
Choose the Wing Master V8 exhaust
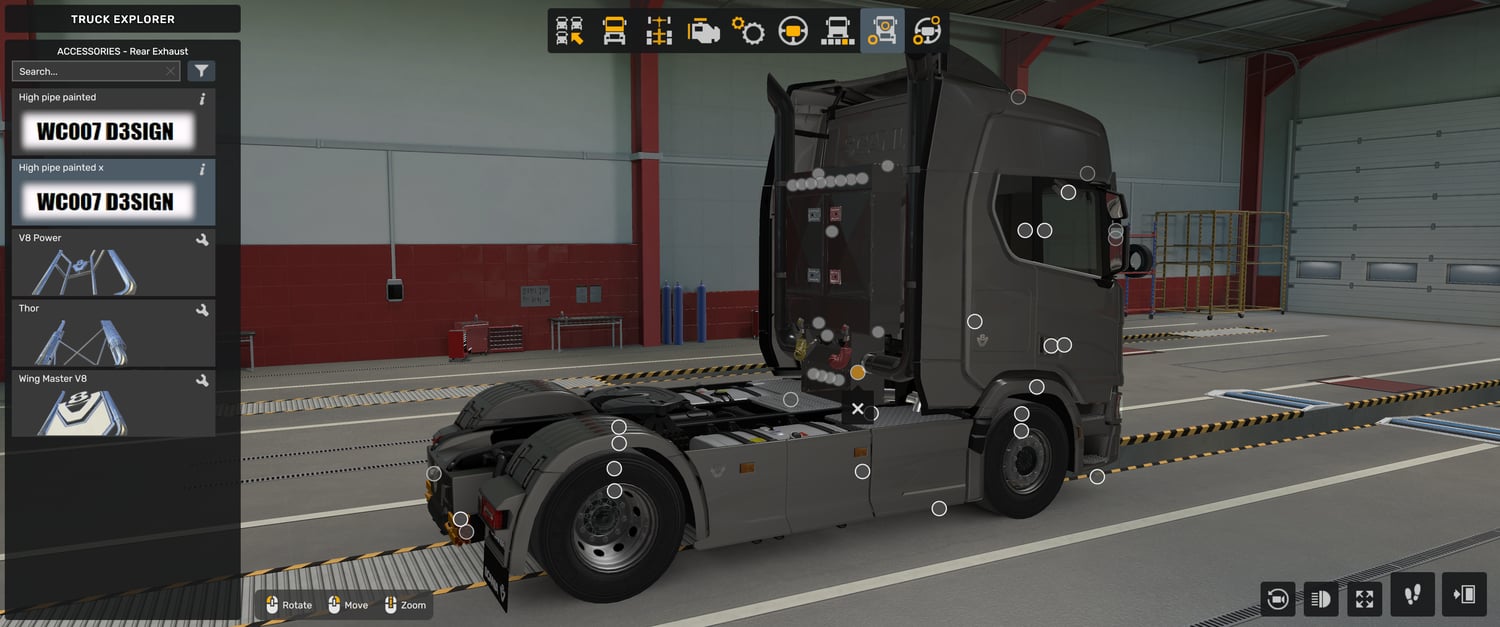point(113,403)
